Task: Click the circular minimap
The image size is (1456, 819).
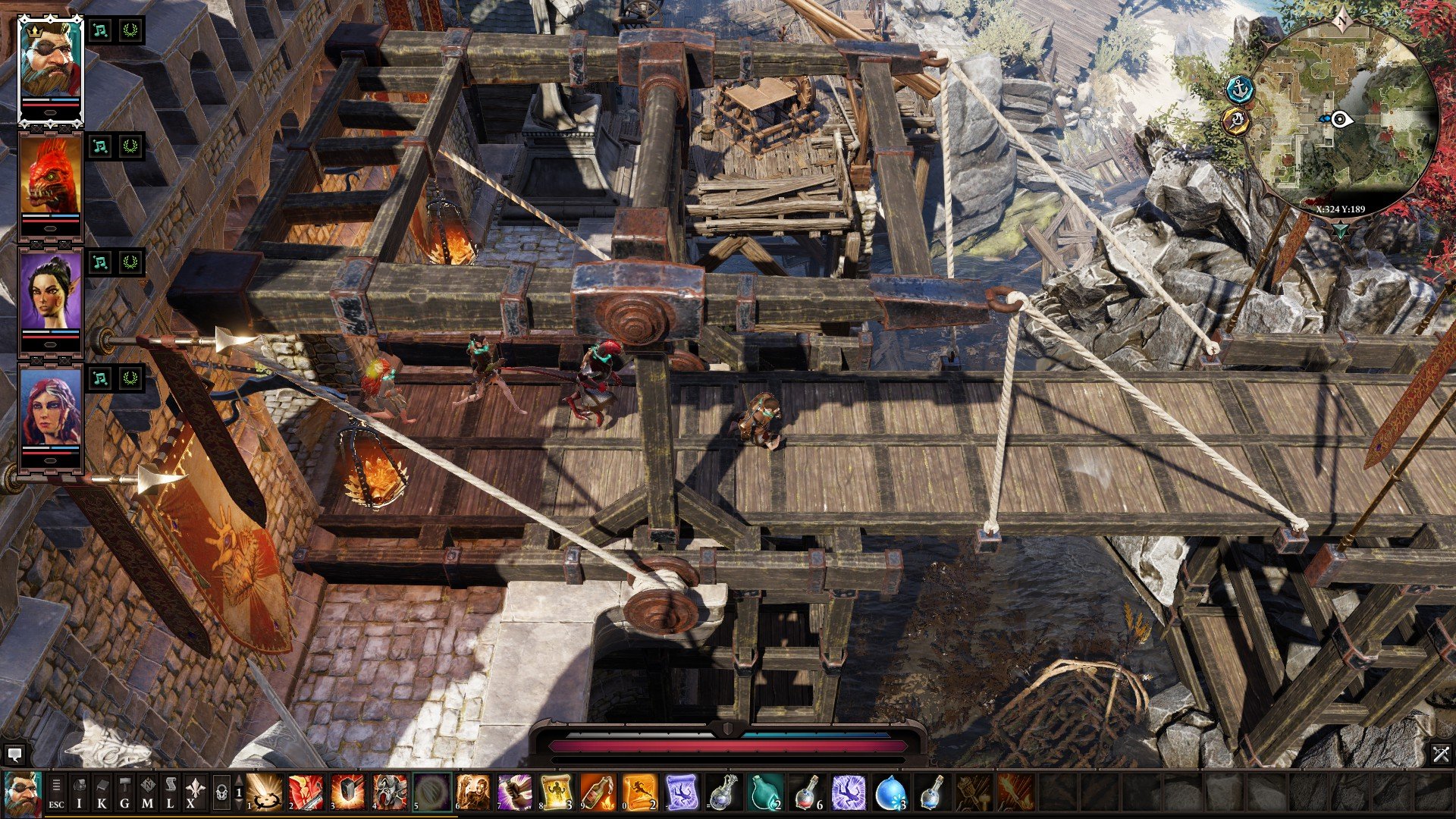Action: pos(1341,118)
